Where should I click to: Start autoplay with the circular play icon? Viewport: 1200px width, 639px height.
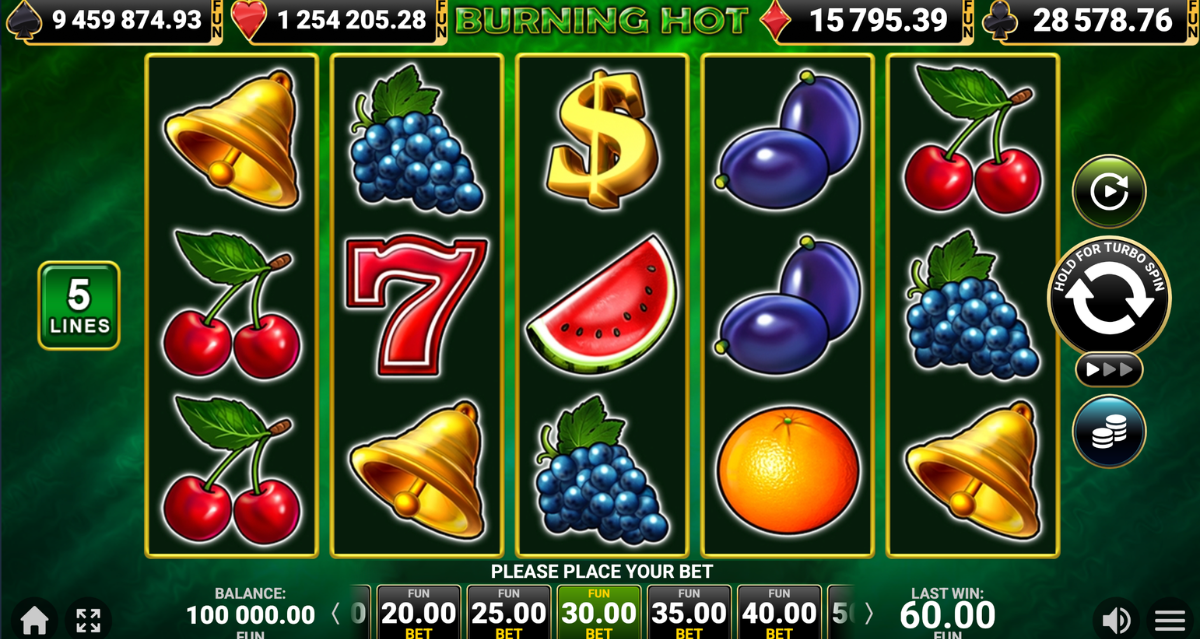click(1109, 191)
